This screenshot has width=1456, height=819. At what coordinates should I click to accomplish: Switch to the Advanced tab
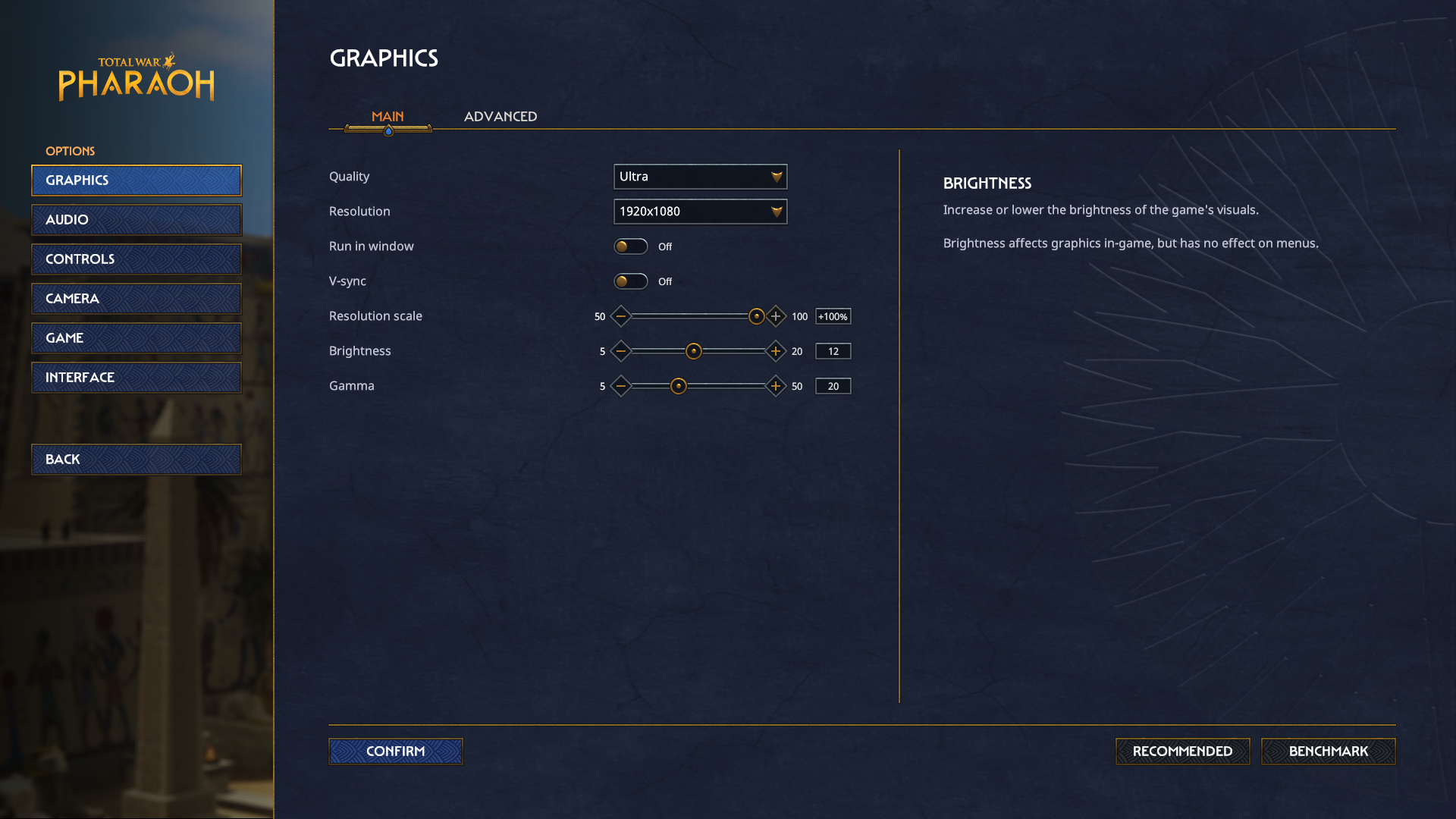(x=500, y=117)
